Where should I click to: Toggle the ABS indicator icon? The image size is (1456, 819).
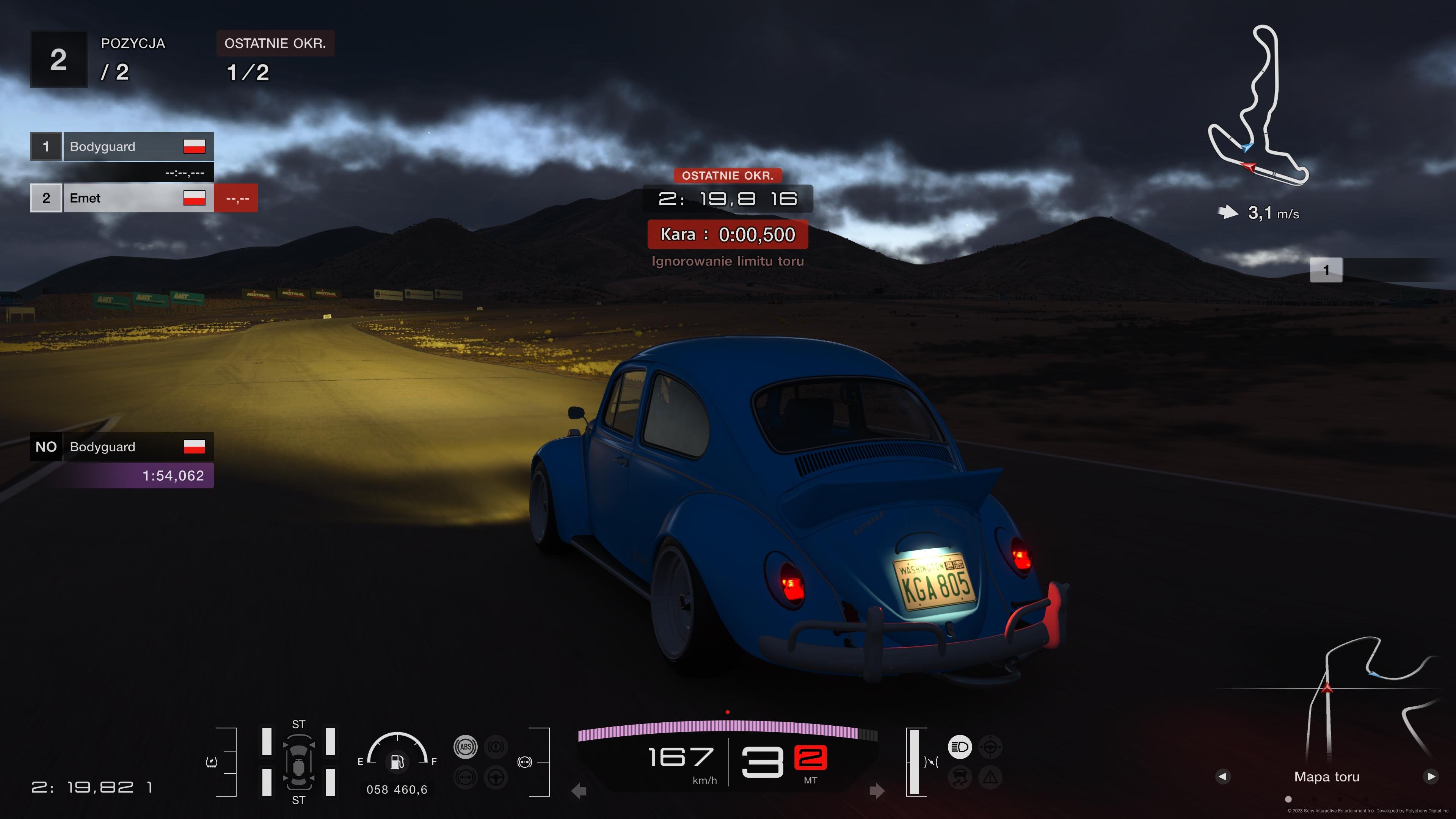tap(465, 747)
